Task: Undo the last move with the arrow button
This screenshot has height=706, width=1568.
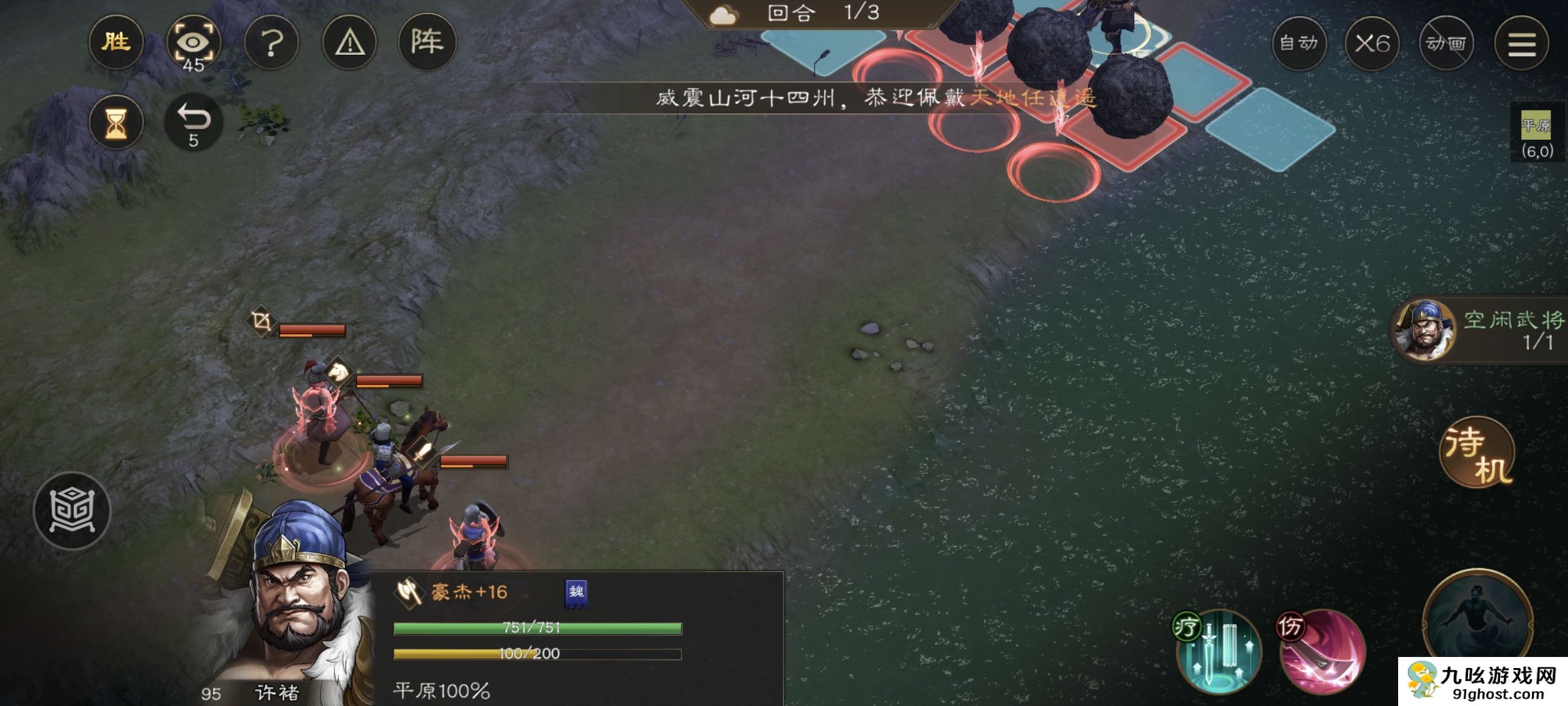Action: pos(193,122)
